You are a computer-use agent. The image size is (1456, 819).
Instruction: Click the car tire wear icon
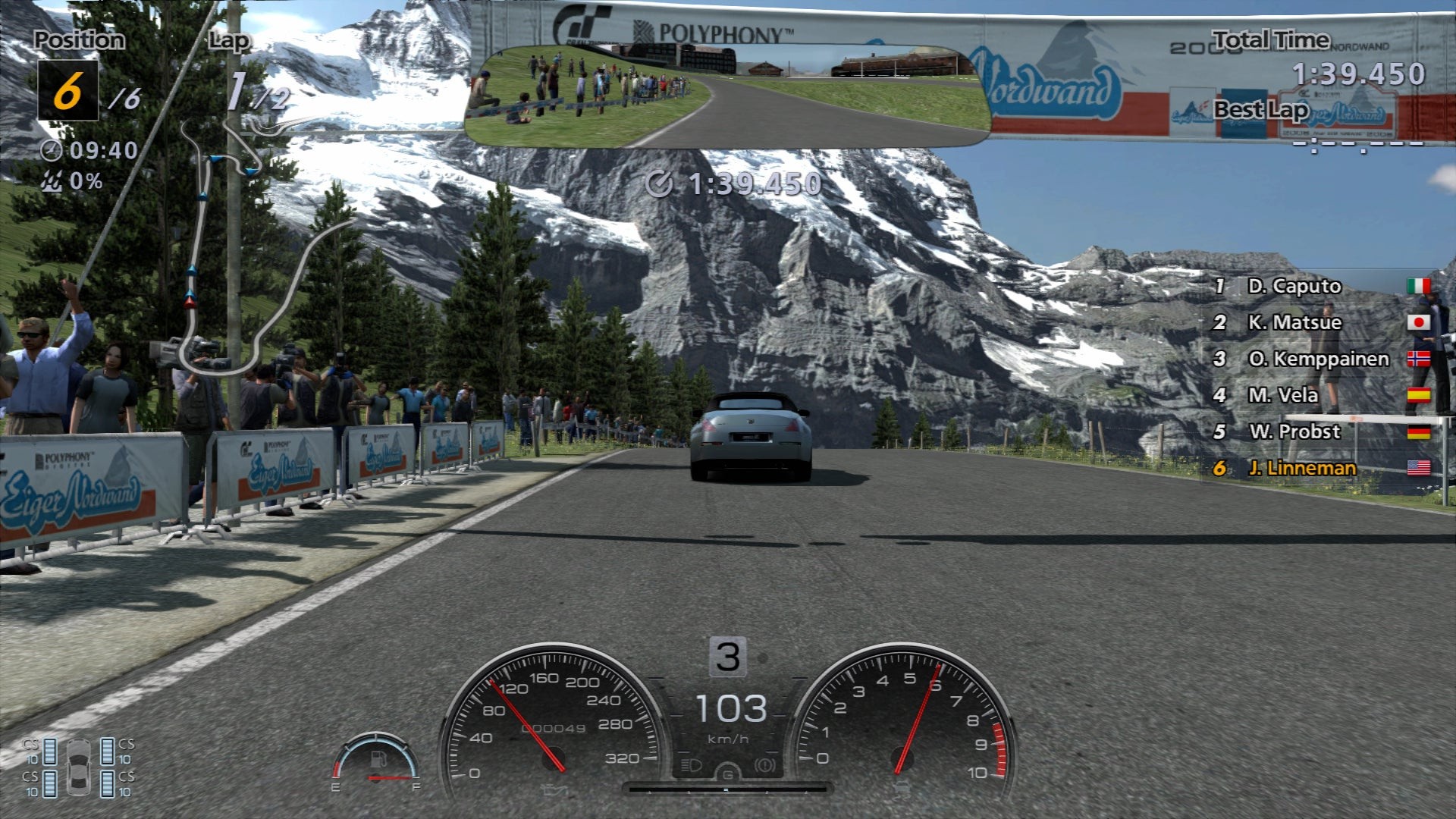[78, 767]
